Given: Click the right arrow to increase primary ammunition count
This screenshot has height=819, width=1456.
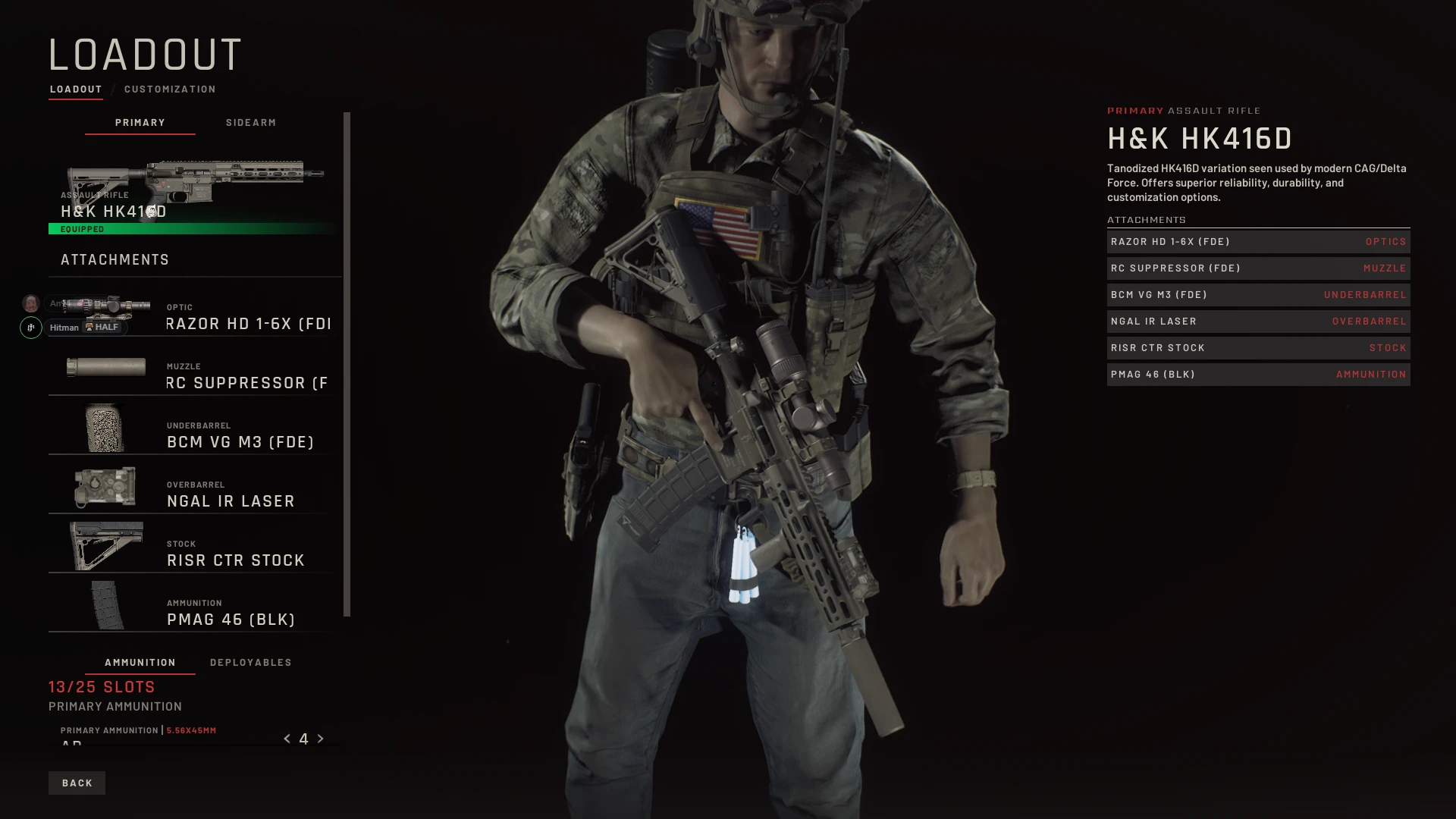Looking at the screenshot, I should point(320,738).
